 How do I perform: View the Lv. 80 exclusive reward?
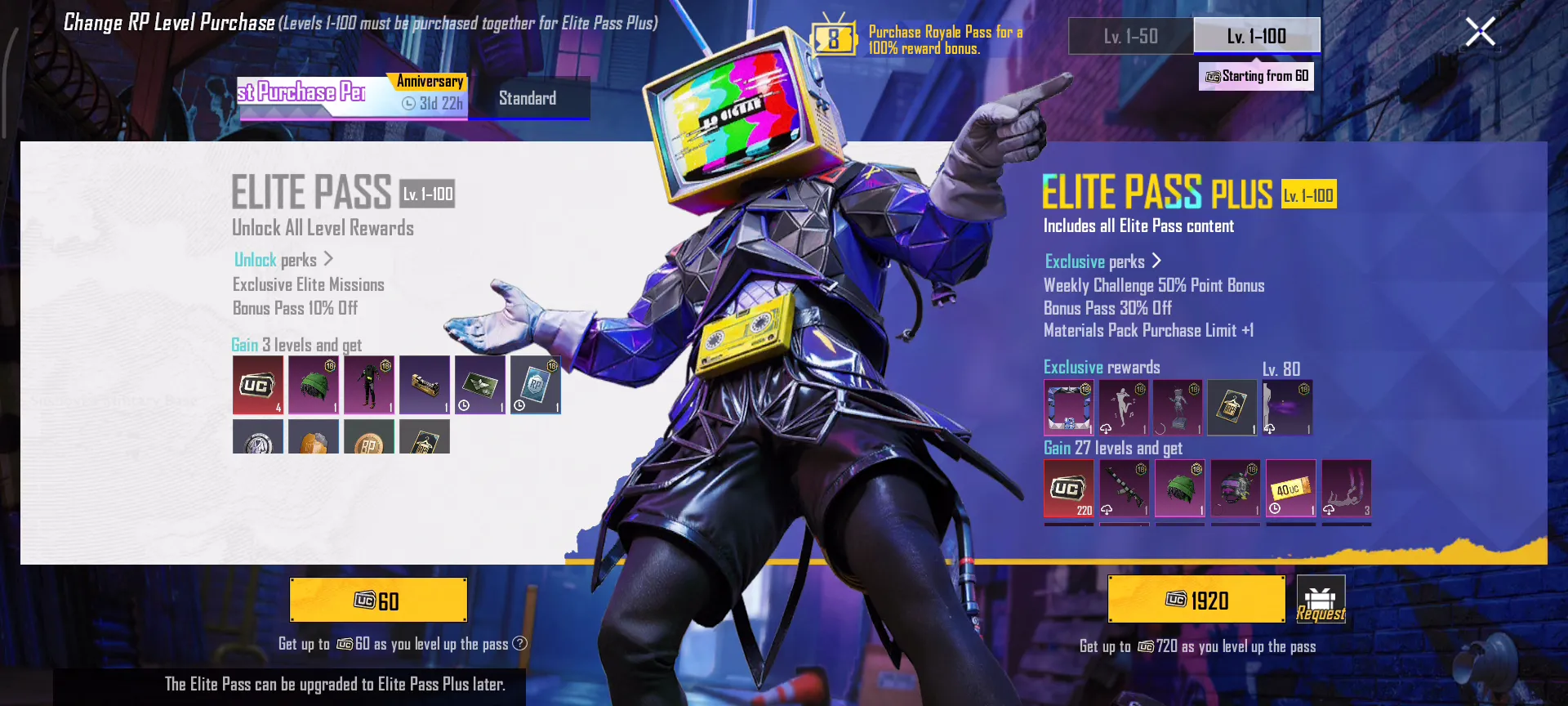click(1287, 407)
